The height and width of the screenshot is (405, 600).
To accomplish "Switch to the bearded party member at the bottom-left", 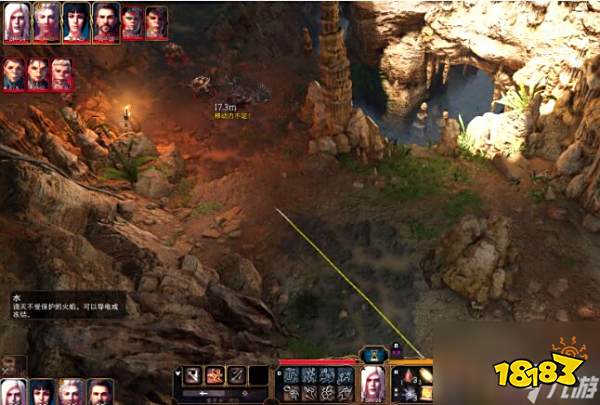I will 99,391.
